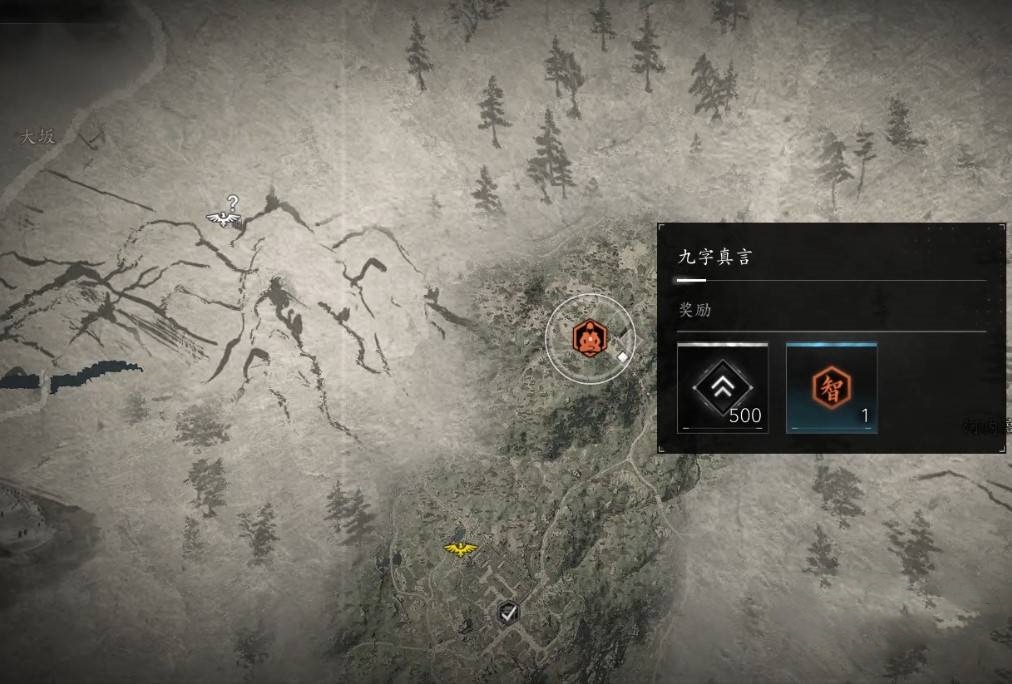The image size is (1012, 684).
Task: Inspect the 500 XP reward tile
Action: (722, 388)
